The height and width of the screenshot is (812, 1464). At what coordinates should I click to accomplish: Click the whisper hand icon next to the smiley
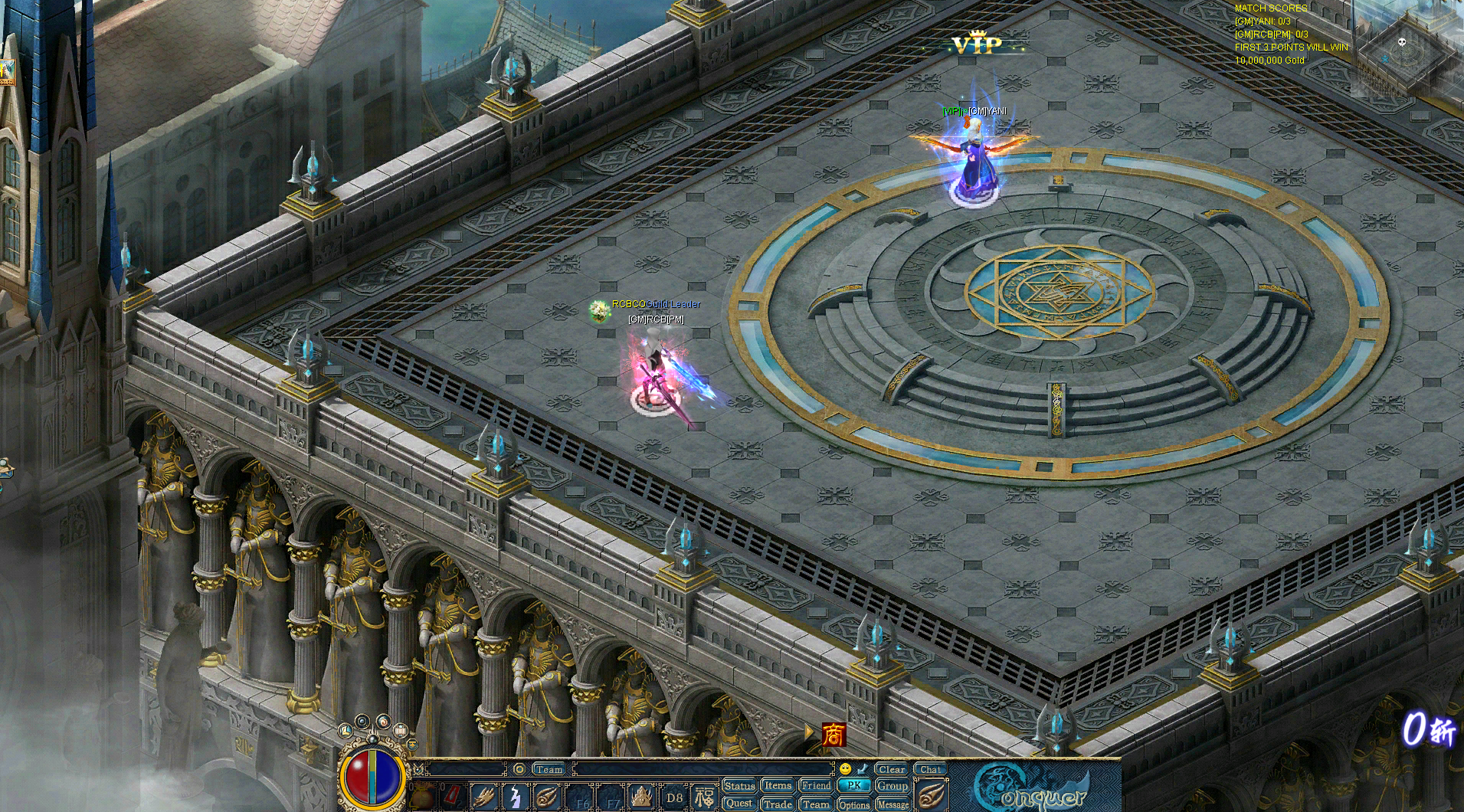pyautogui.click(x=862, y=768)
